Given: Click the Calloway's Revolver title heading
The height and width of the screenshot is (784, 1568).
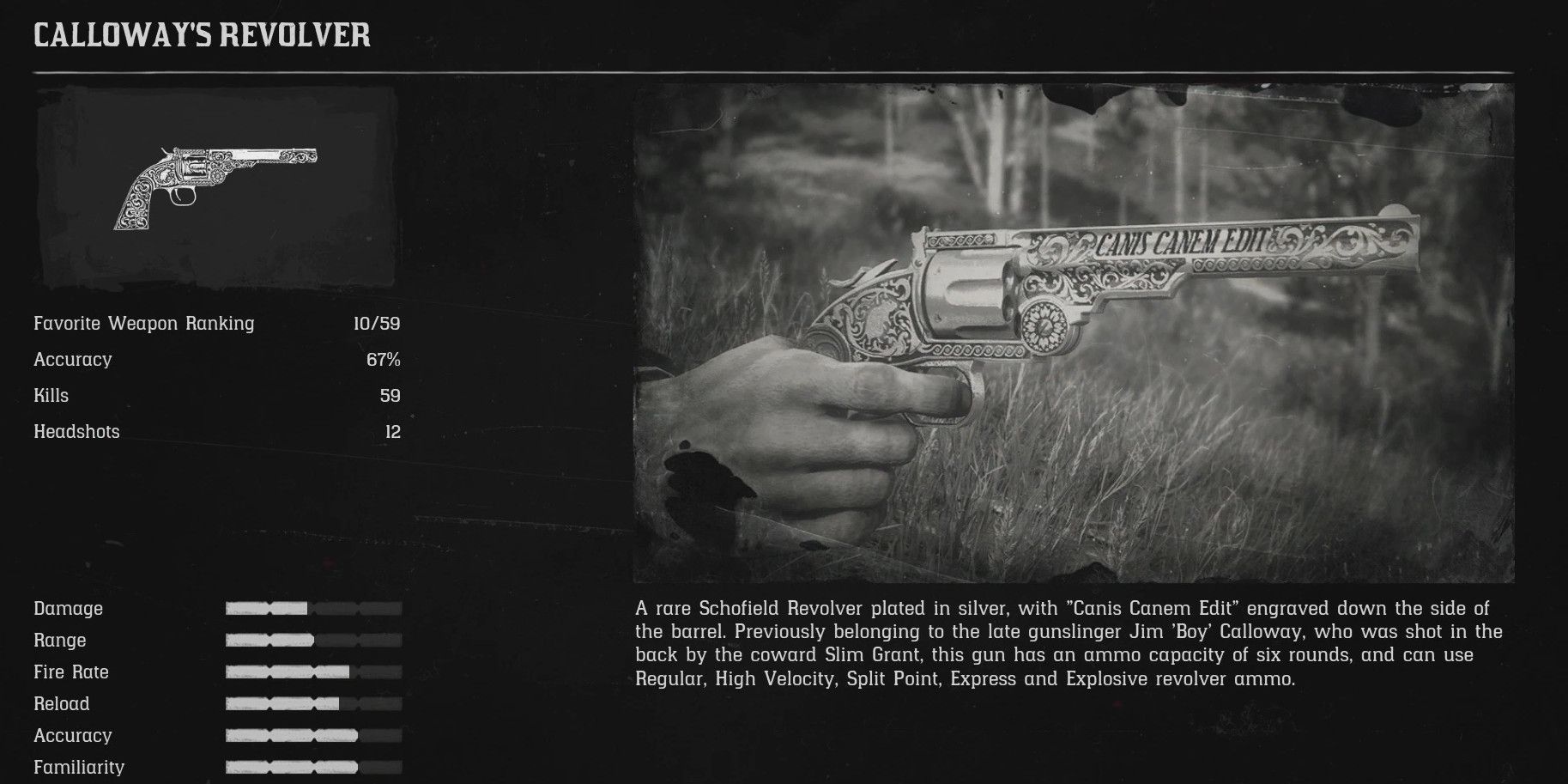Looking at the screenshot, I should click(200, 36).
